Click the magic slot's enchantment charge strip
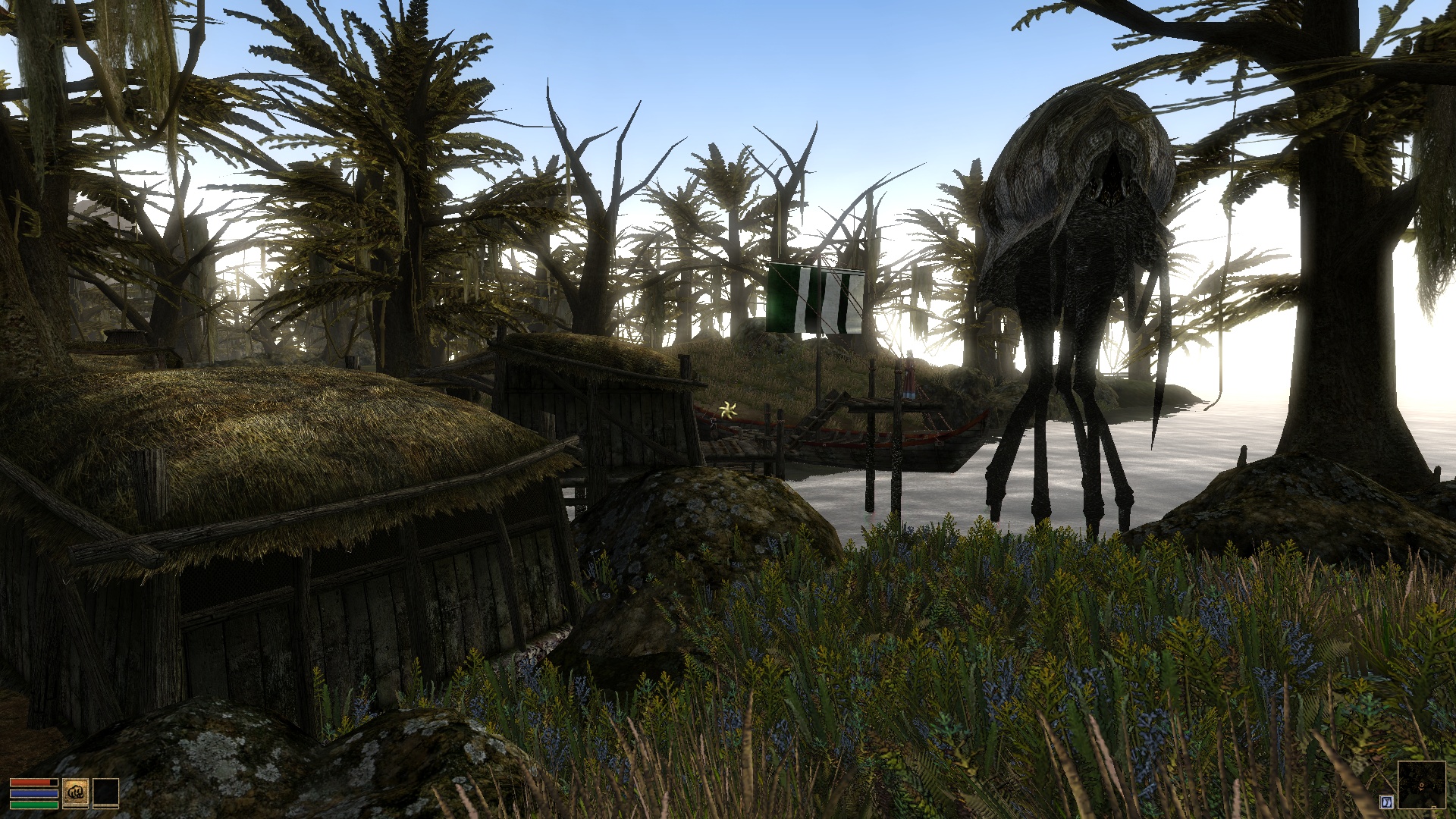This screenshot has height=819, width=1456. [106, 808]
